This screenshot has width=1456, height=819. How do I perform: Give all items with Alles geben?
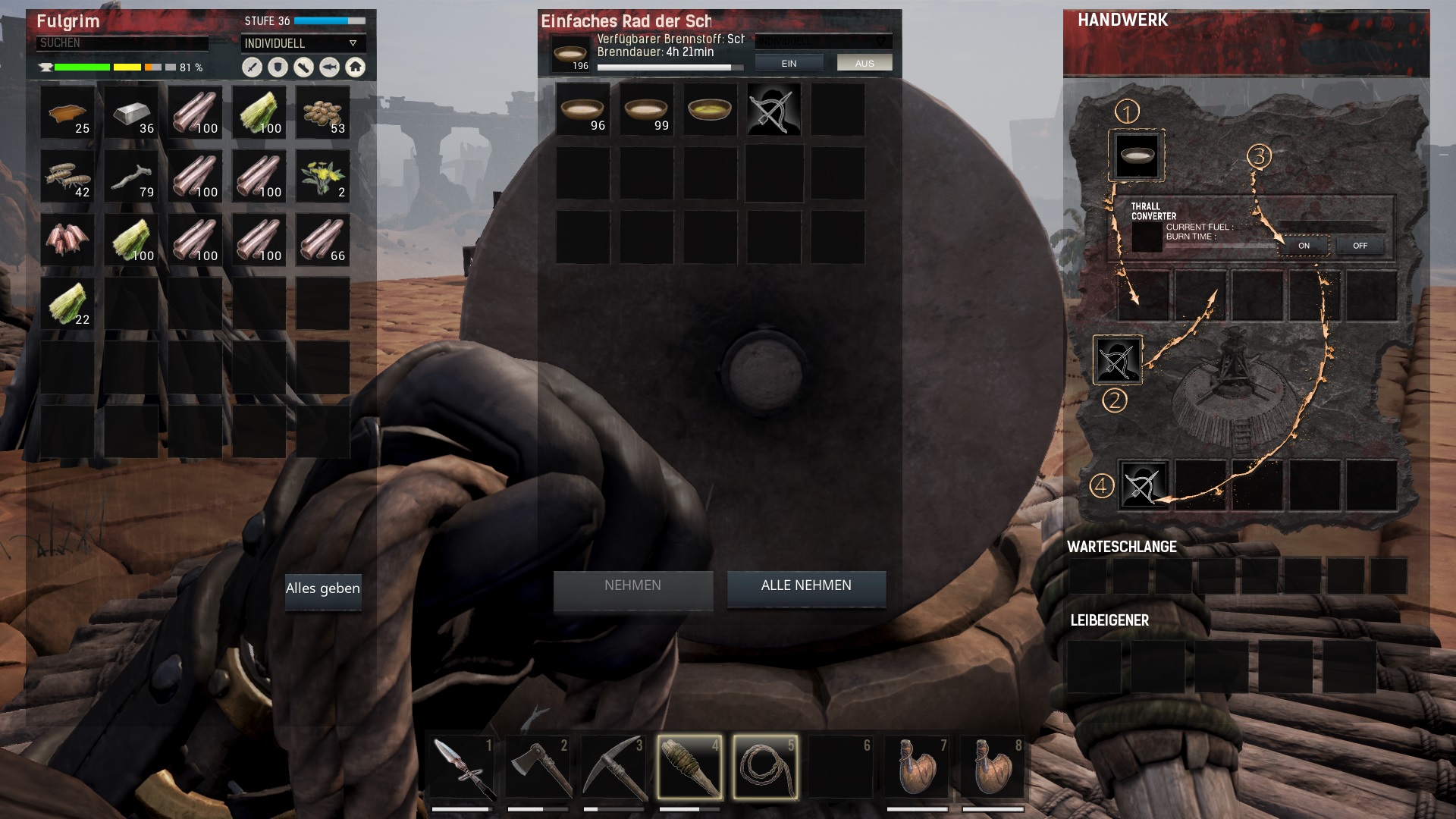point(323,589)
